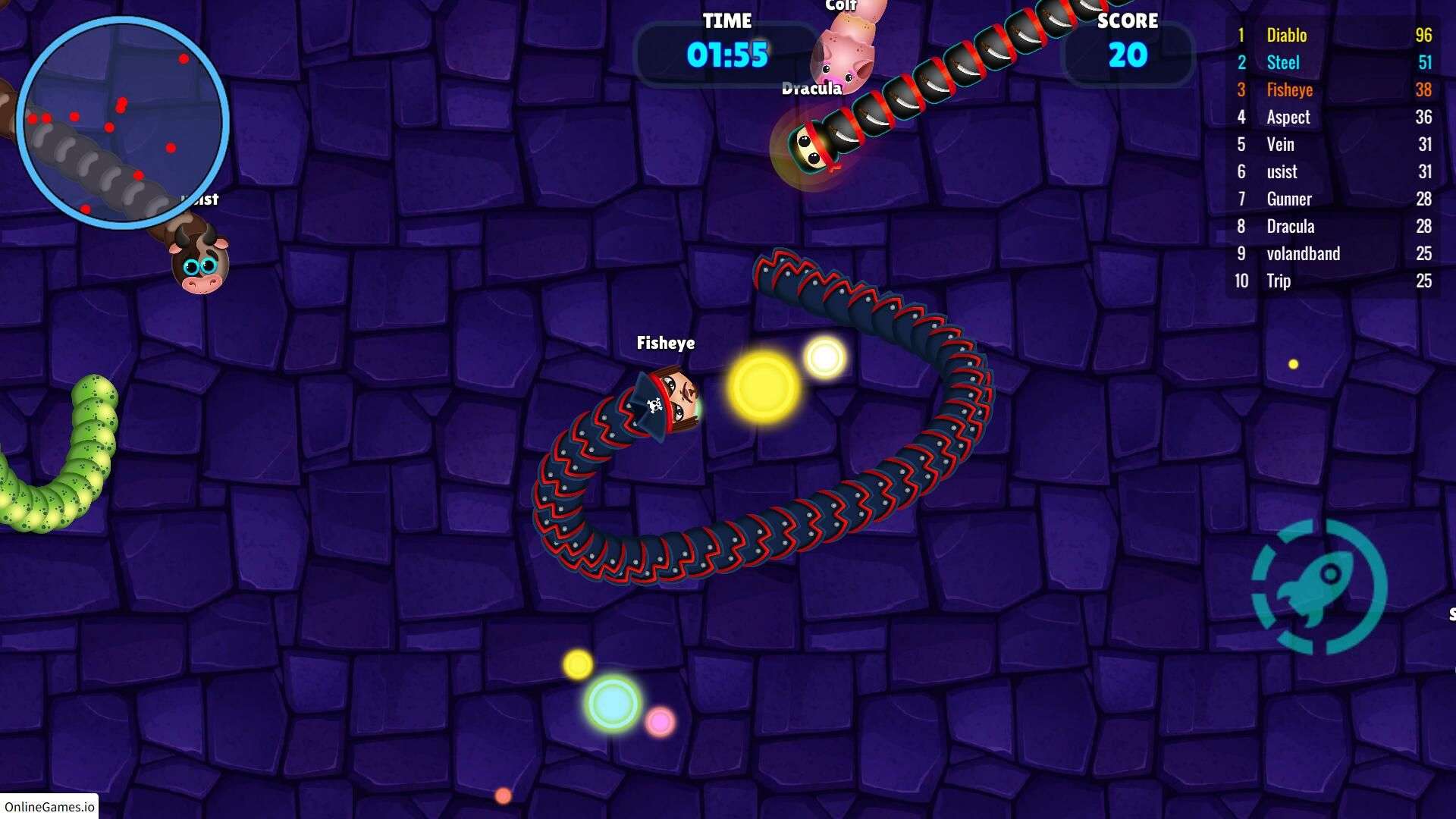Image resolution: width=1456 pixels, height=819 pixels.
Task: Click the circular minimap
Action: [123, 123]
